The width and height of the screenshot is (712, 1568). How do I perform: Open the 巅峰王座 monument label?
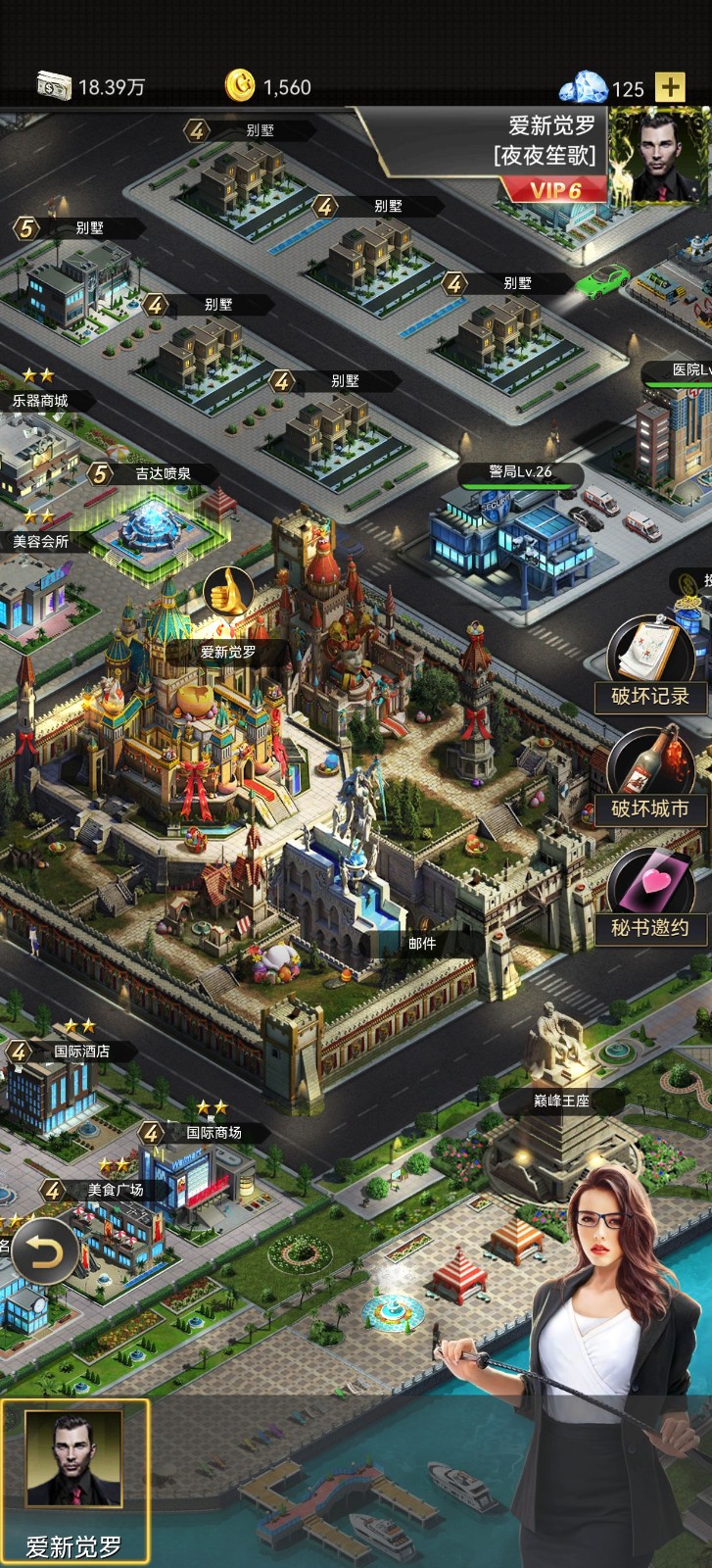click(561, 1101)
